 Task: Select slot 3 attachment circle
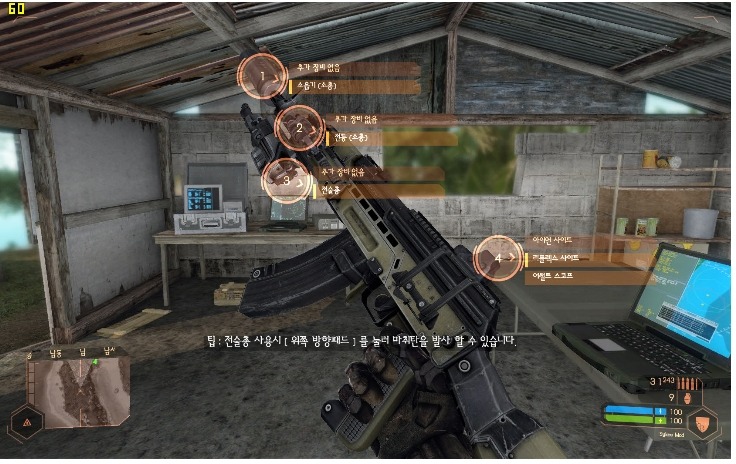286,180
